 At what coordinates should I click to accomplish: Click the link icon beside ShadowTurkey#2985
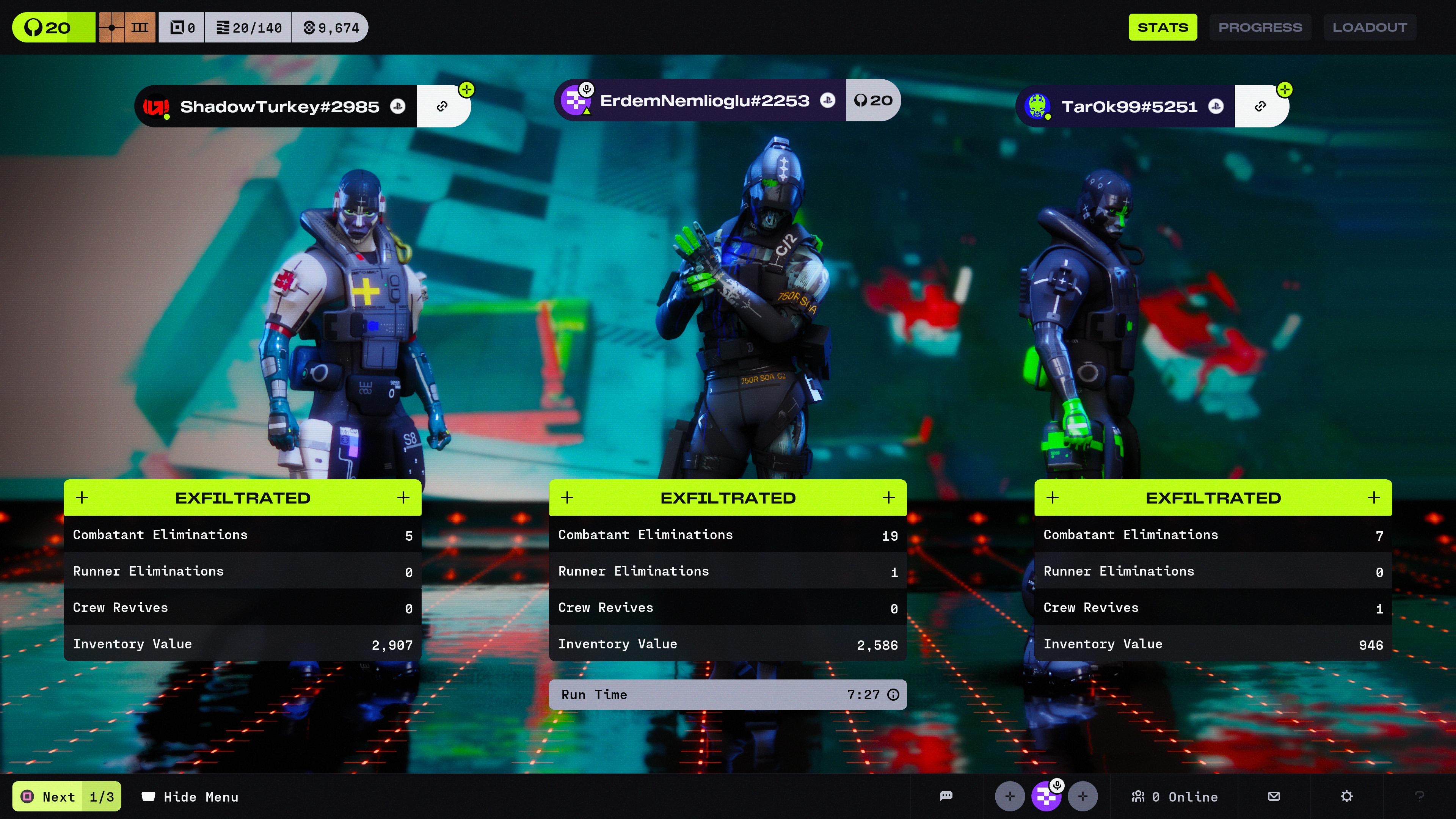point(442,106)
